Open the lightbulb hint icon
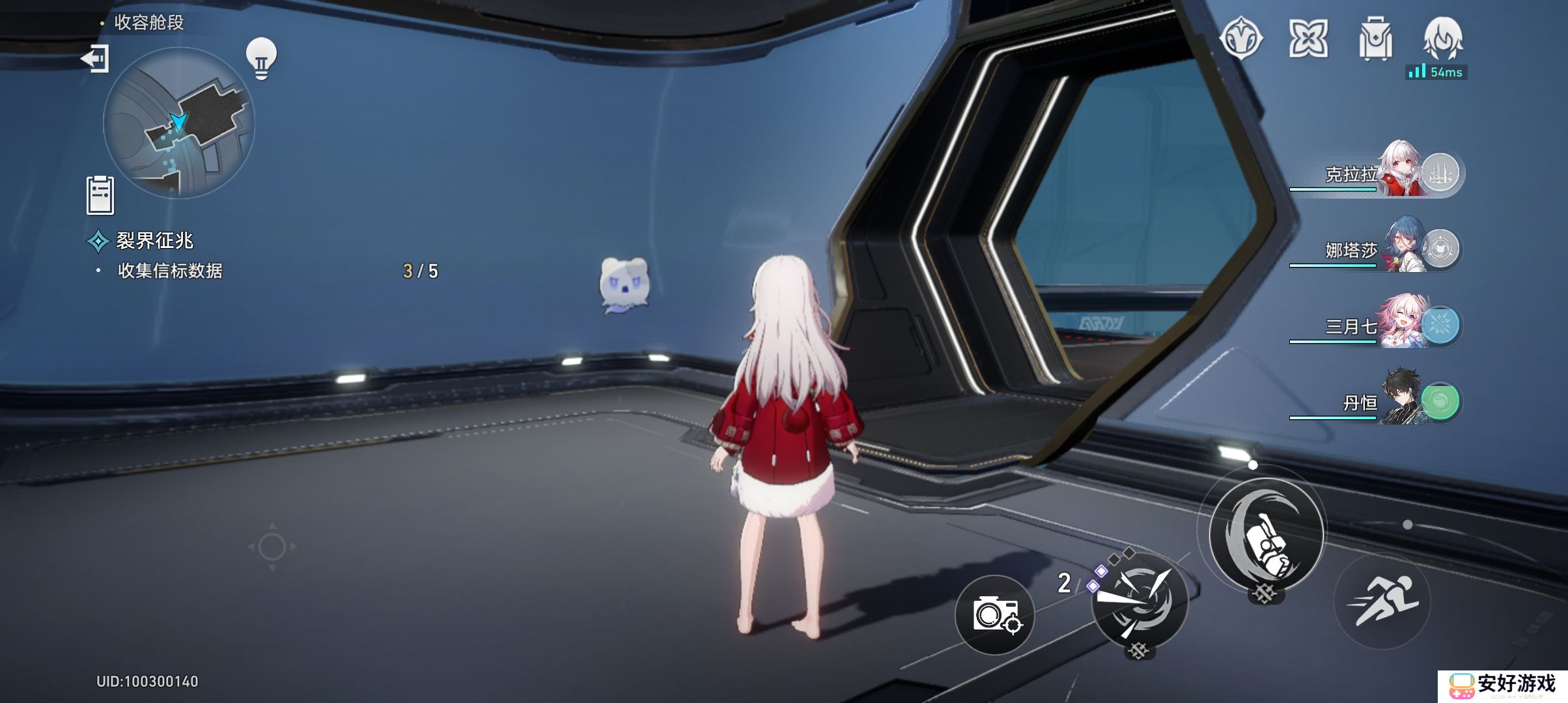Image resolution: width=1568 pixels, height=703 pixels. click(x=261, y=59)
